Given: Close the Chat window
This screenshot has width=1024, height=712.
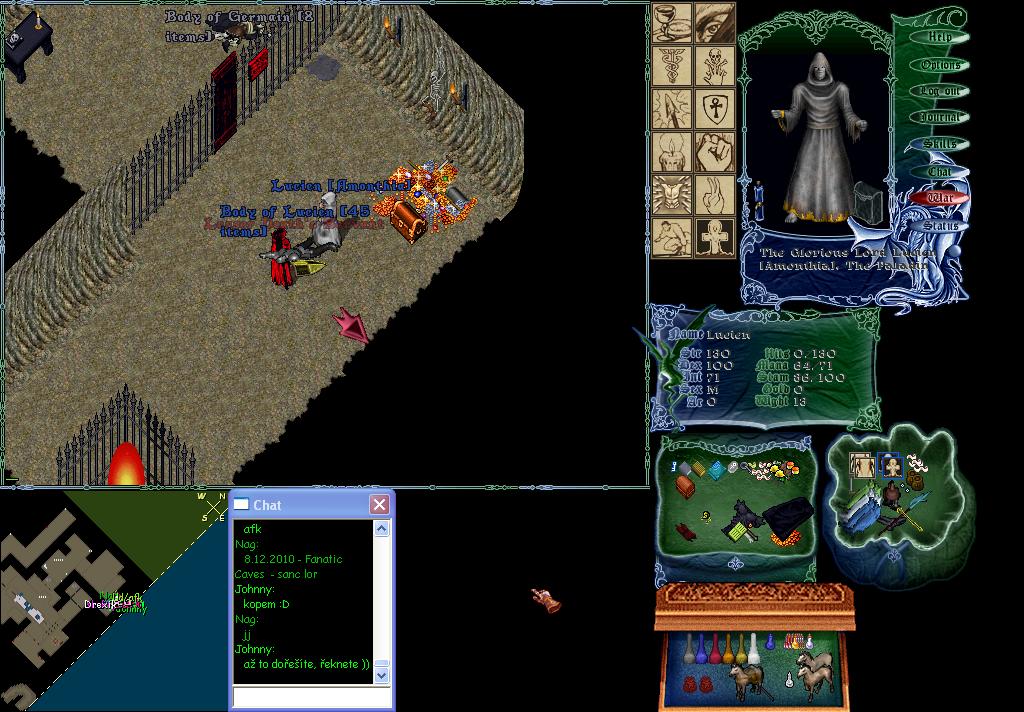Looking at the screenshot, I should pyautogui.click(x=379, y=505).
